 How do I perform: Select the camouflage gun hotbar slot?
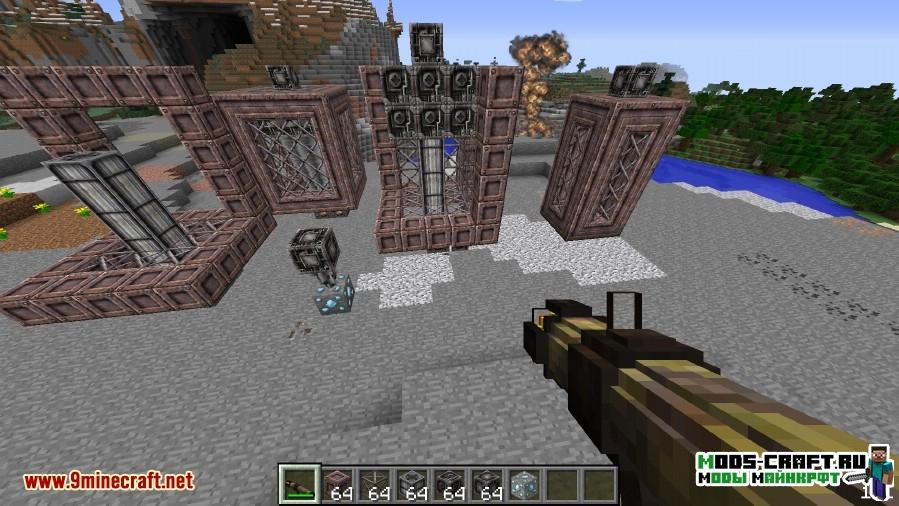299,485
